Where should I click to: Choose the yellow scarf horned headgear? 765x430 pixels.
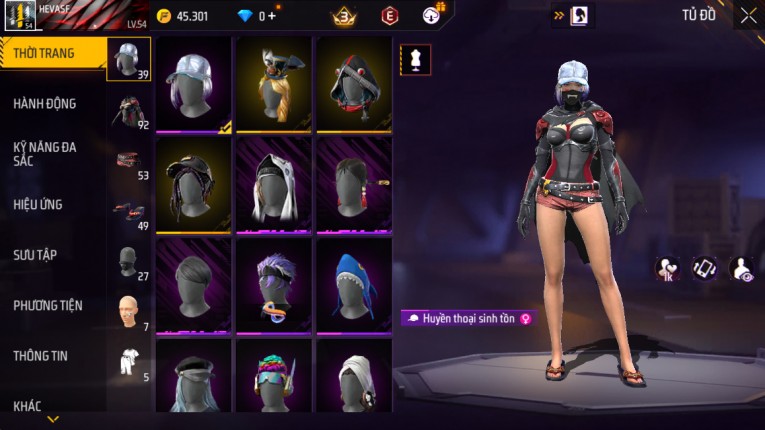pos(273,84)
